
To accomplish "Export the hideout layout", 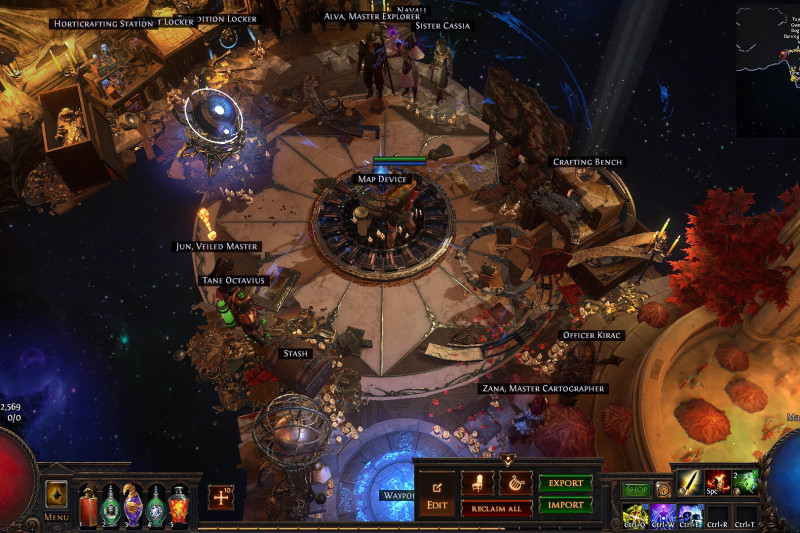I will (x=565, y=483).
